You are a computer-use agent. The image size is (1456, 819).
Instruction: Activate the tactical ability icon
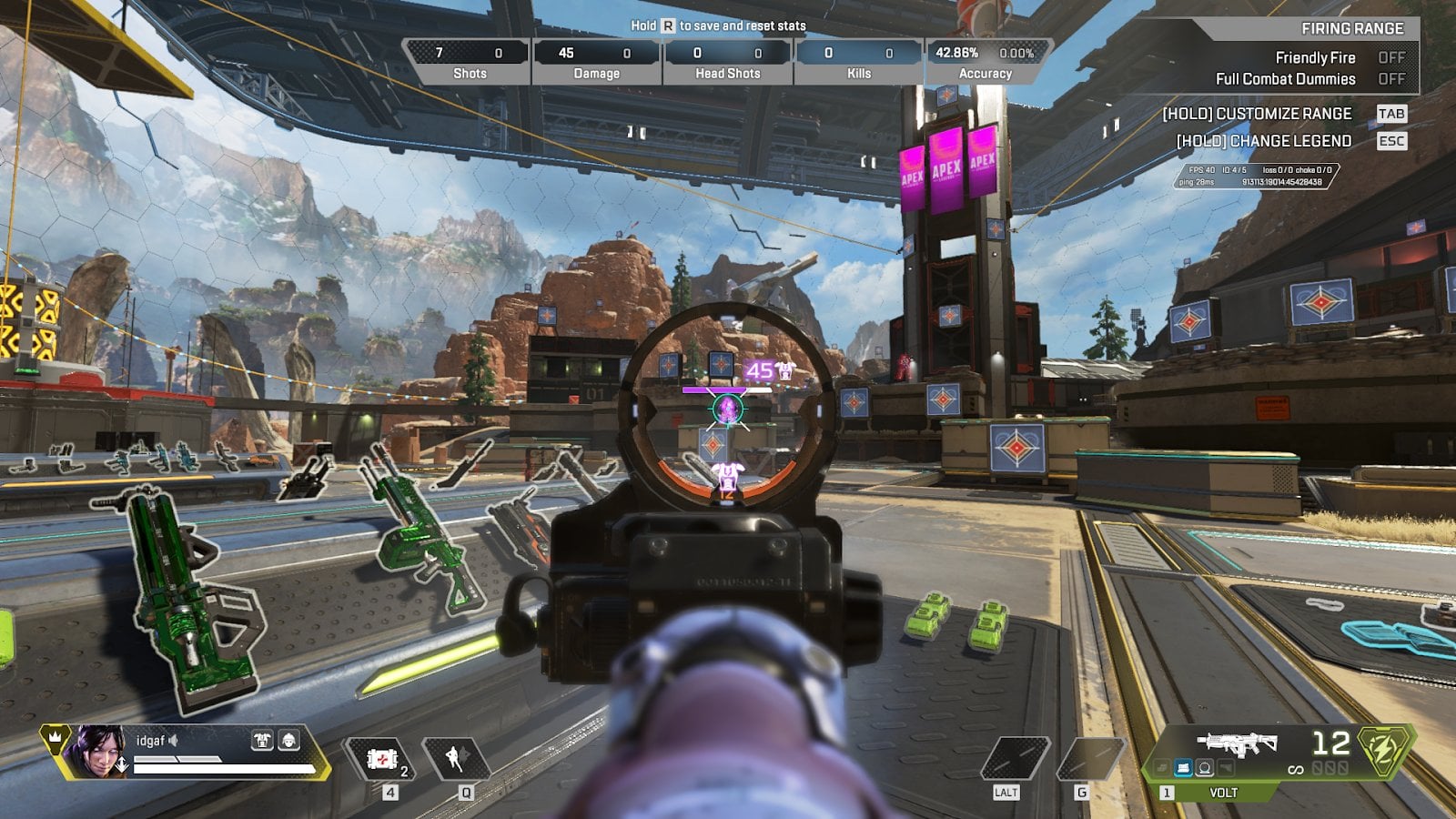coord(458,759)
